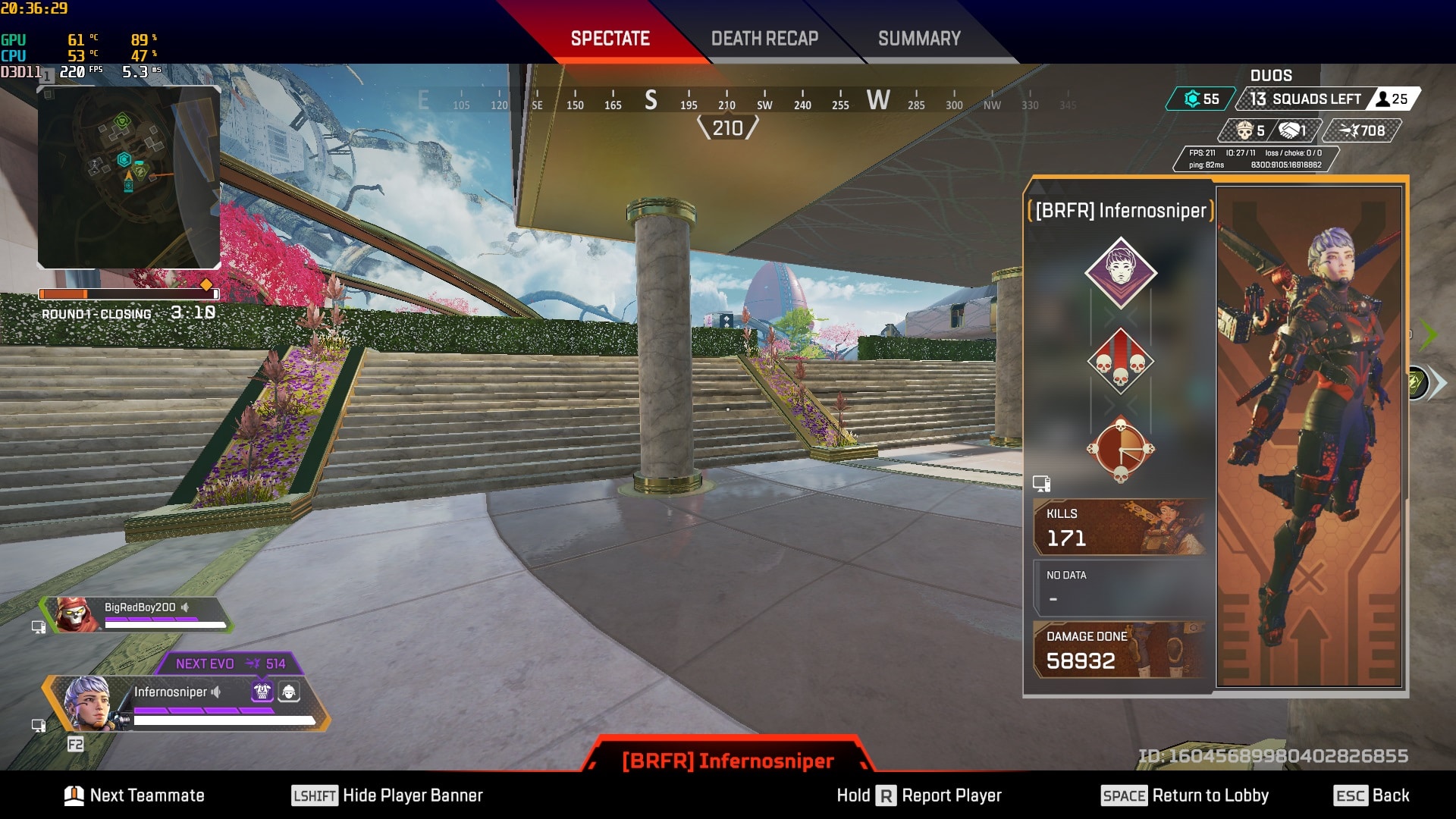Click the triple-skull kill badge
Viewport: 1456px width, 819px height.
[1121, 362]
